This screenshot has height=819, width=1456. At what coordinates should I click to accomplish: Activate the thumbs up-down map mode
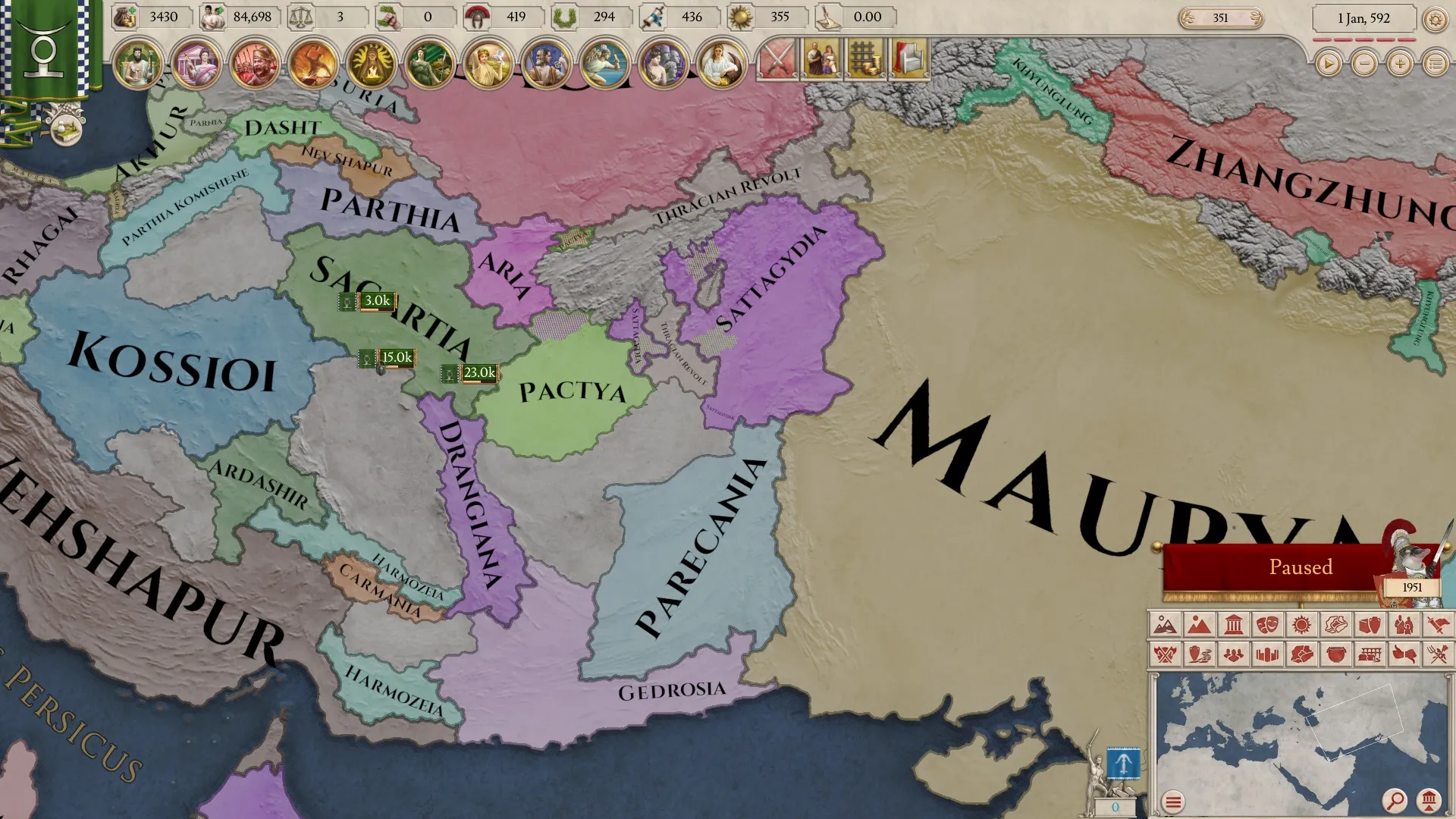[x=1404, y=654]
